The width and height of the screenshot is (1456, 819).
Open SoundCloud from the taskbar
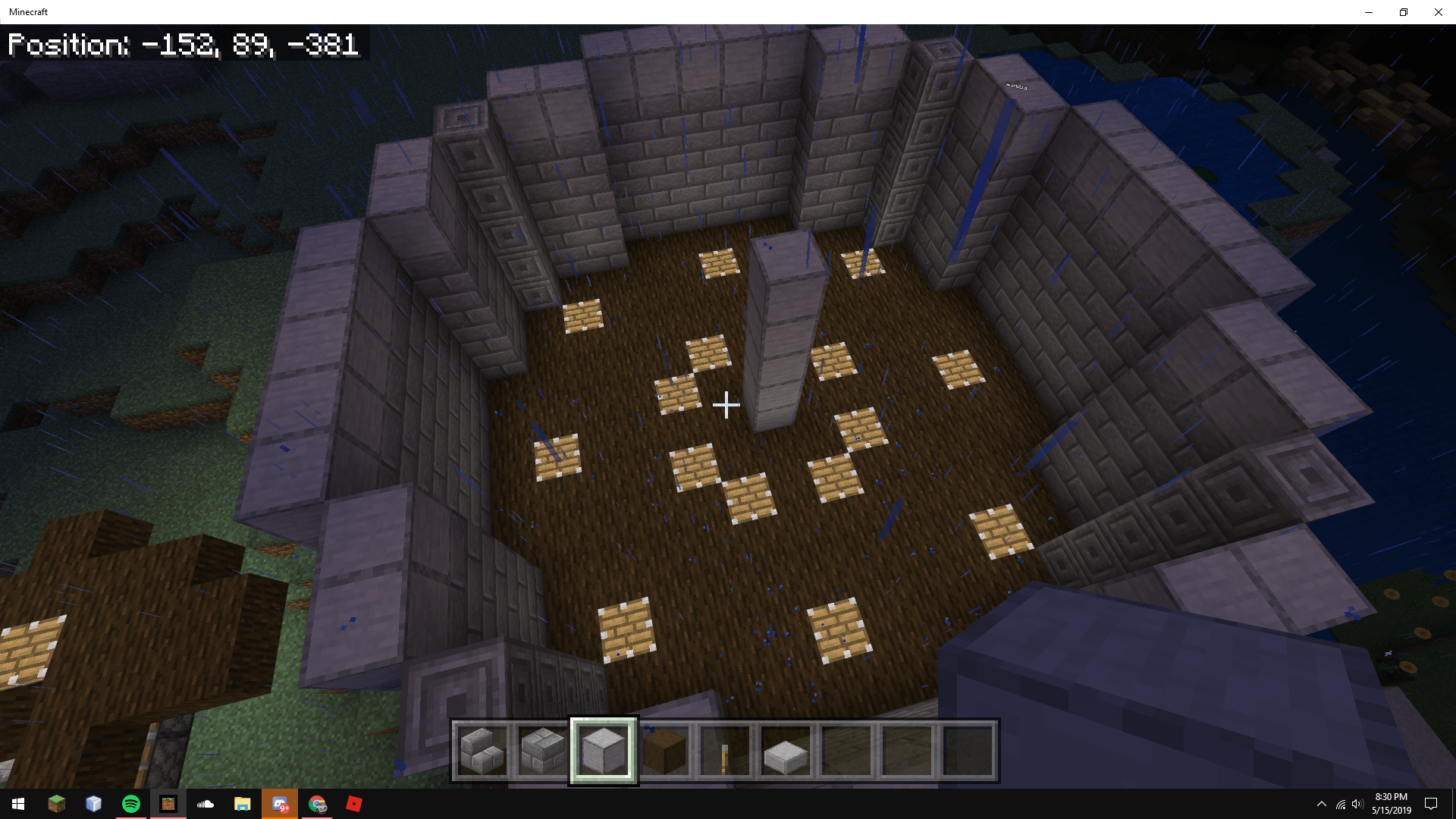click(206, 804)
